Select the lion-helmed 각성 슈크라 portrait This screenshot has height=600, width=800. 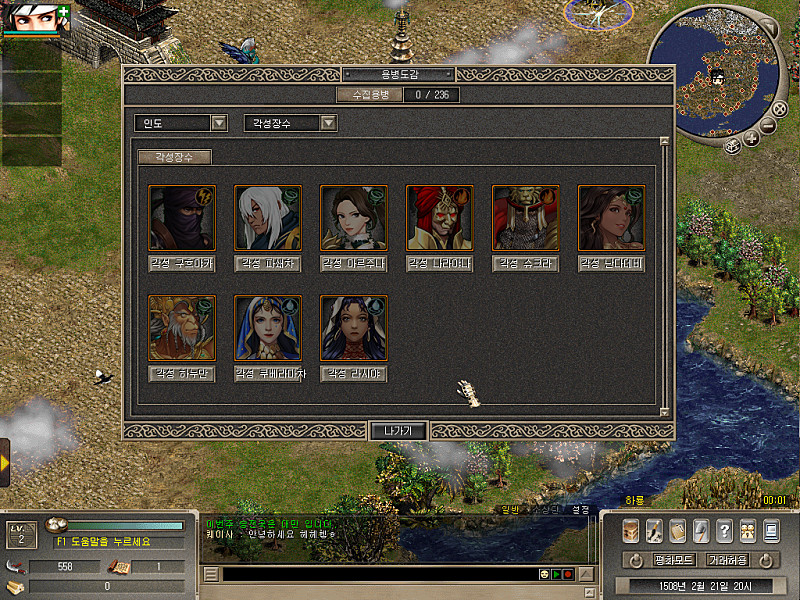[526, 218]
